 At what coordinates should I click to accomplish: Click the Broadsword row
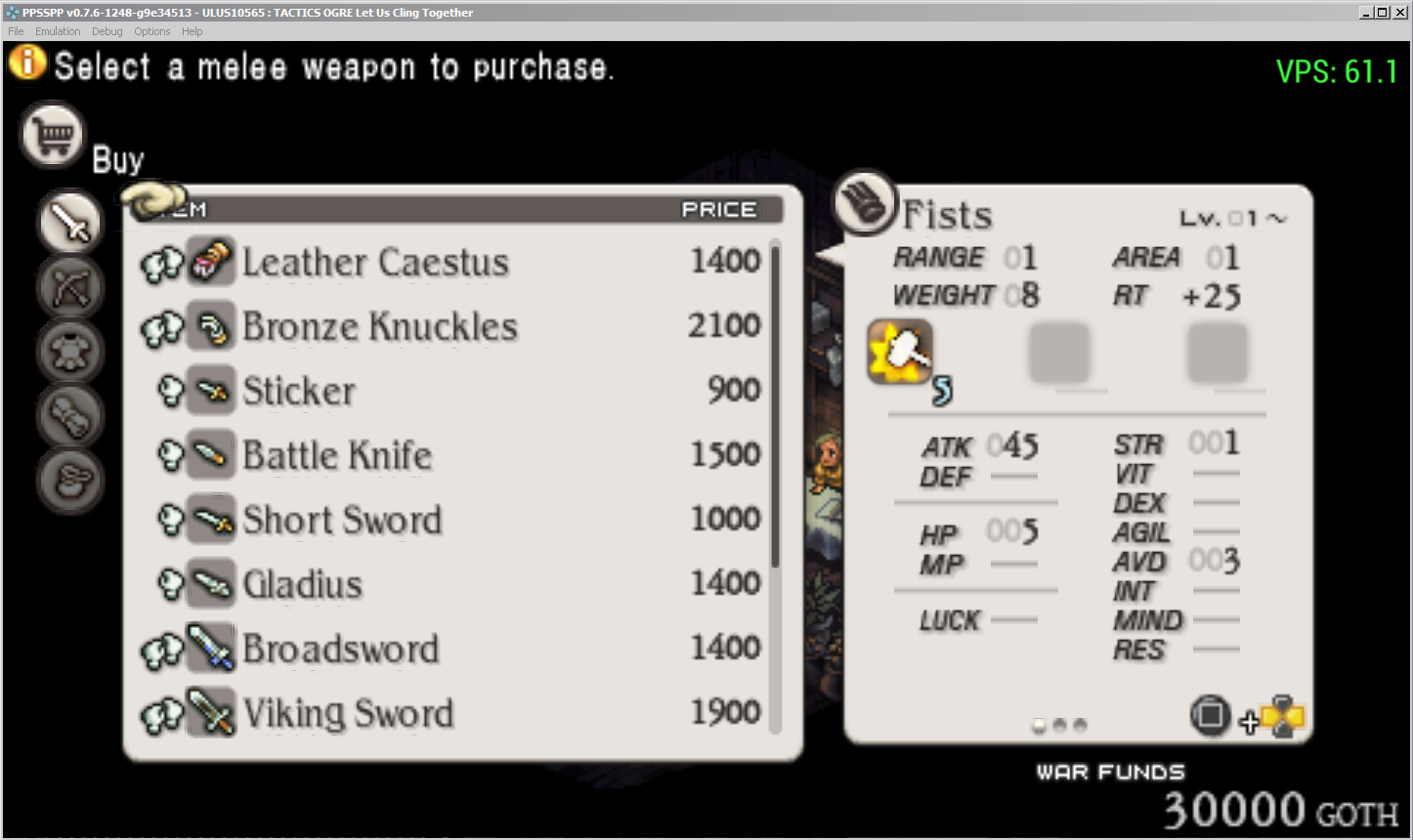[340, 649]
